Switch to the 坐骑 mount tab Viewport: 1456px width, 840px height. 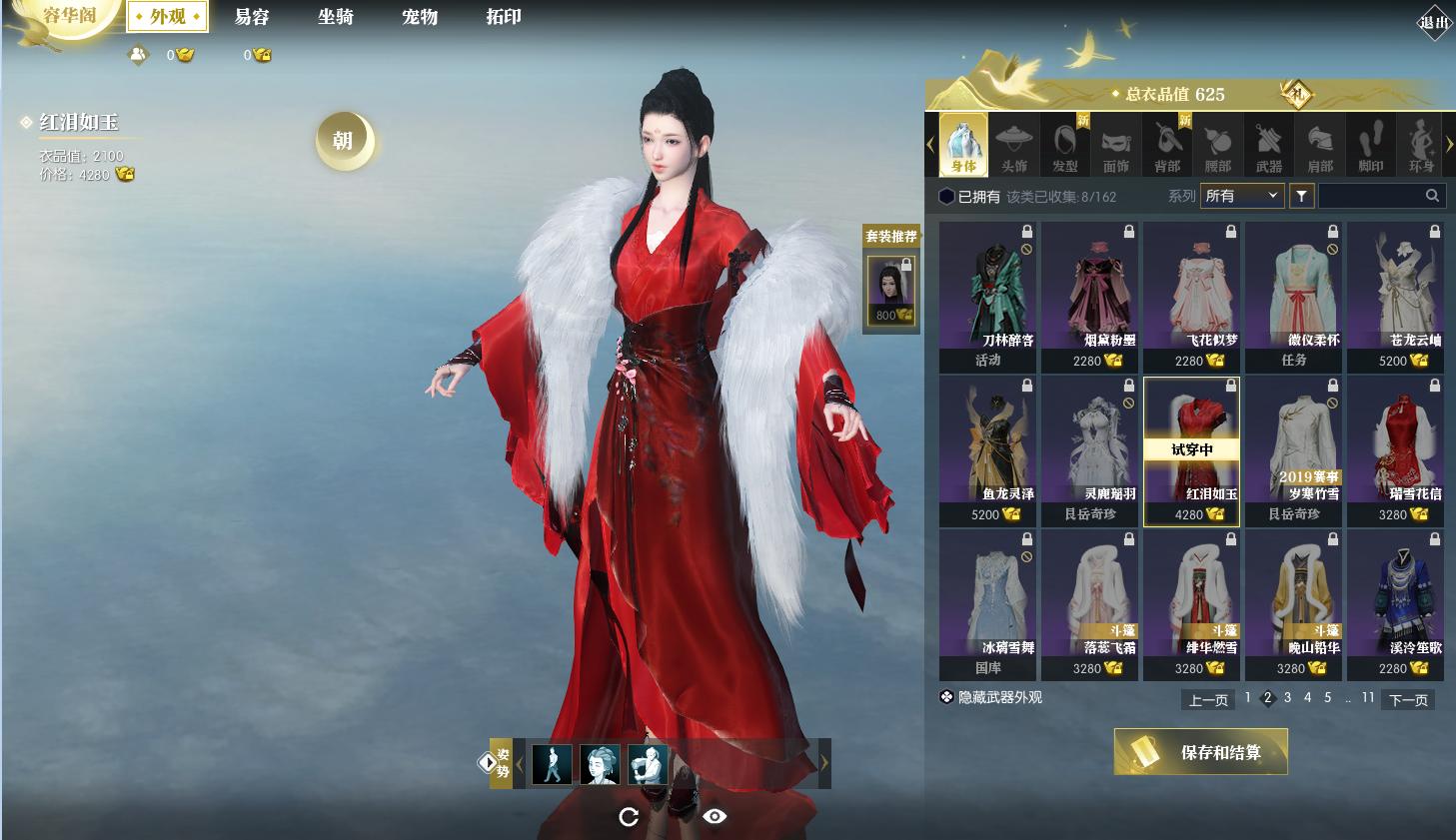click(x=336, y=17)
